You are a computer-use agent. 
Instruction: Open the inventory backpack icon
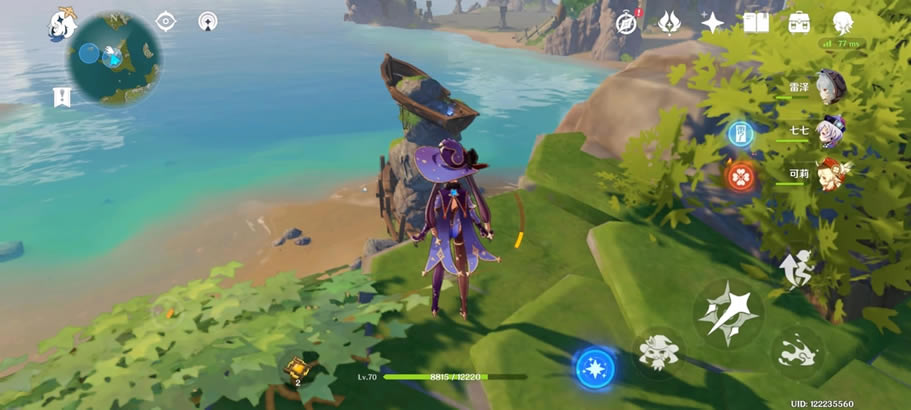[799, 22]
